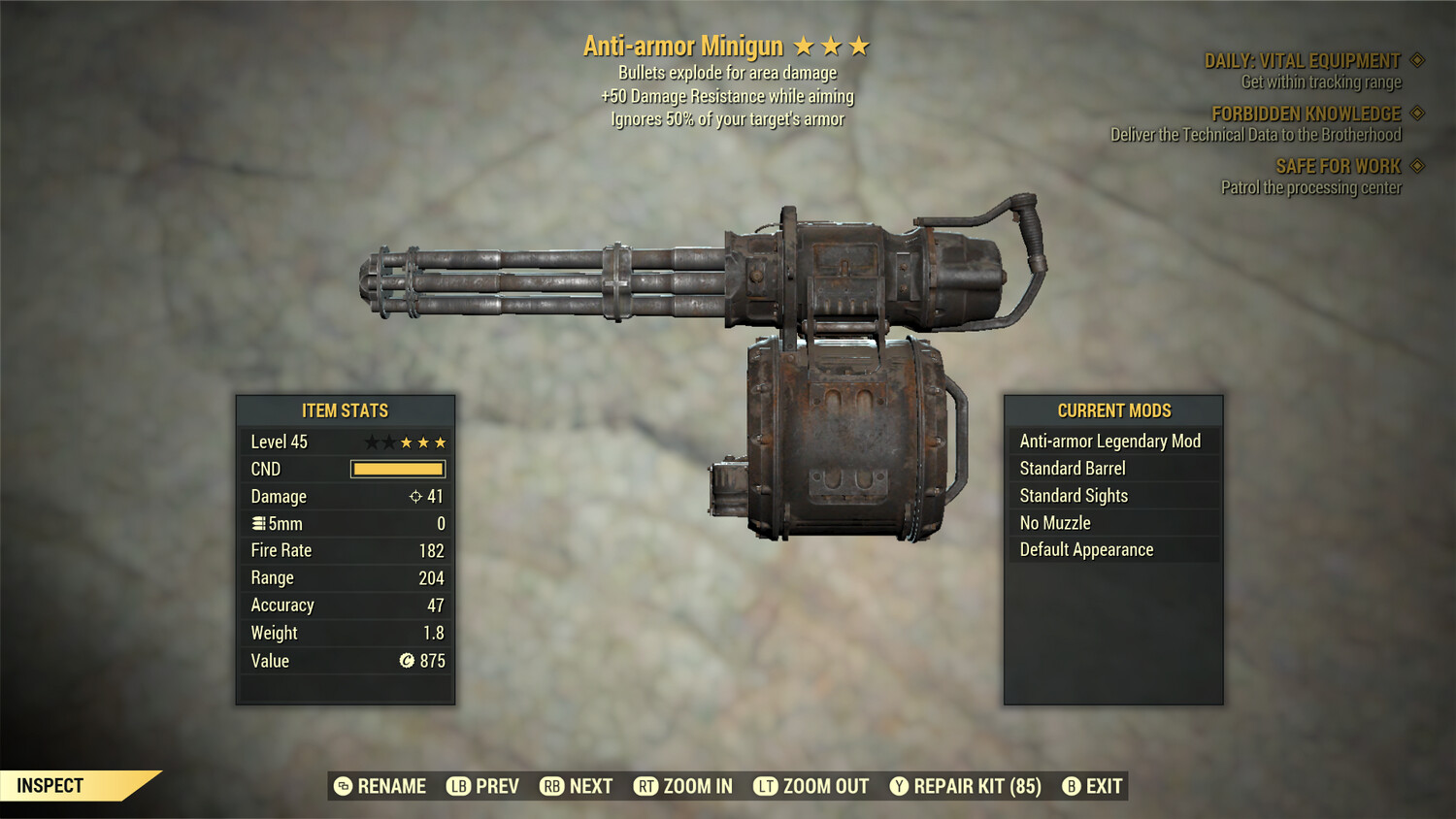Click the diamond icon next to FORBIDDEN KNOWLEDGE

(1415, 114)
